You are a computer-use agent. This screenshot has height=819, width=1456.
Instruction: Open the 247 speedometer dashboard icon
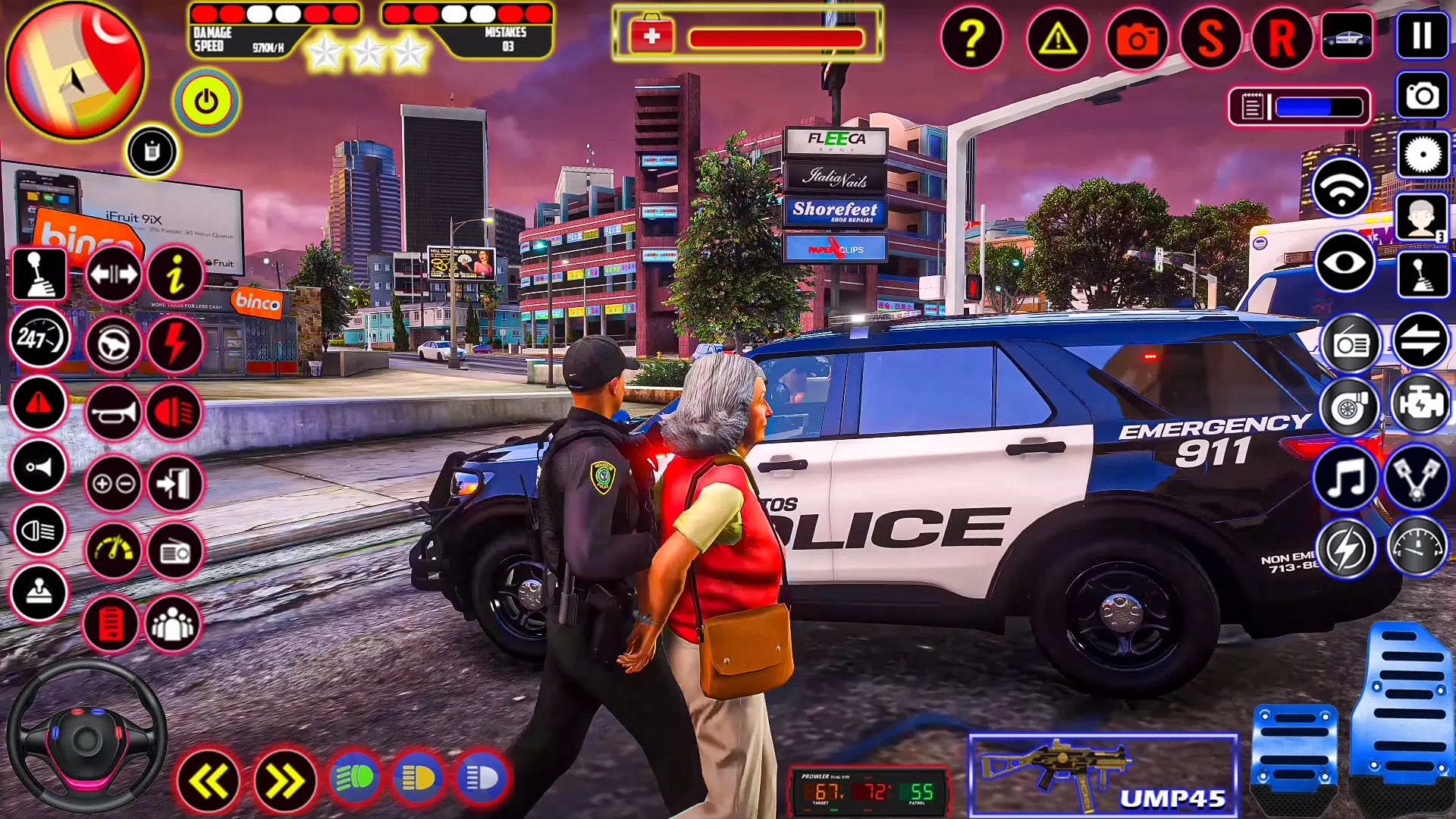point(39,337)
